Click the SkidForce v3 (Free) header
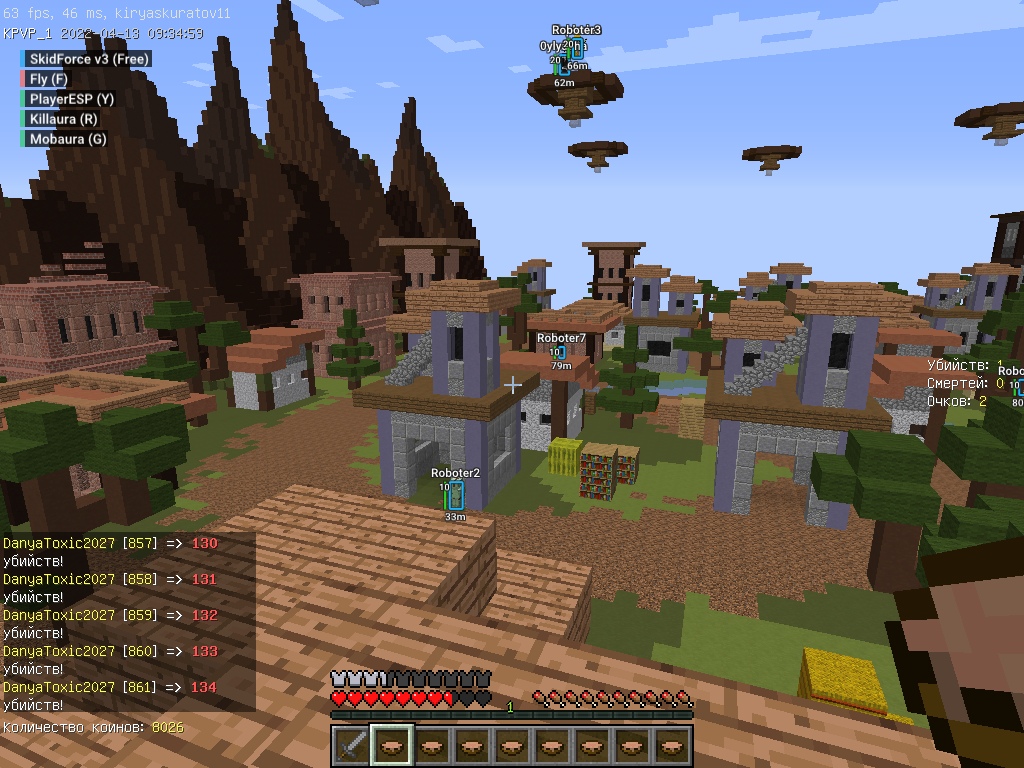 point(88,59)
